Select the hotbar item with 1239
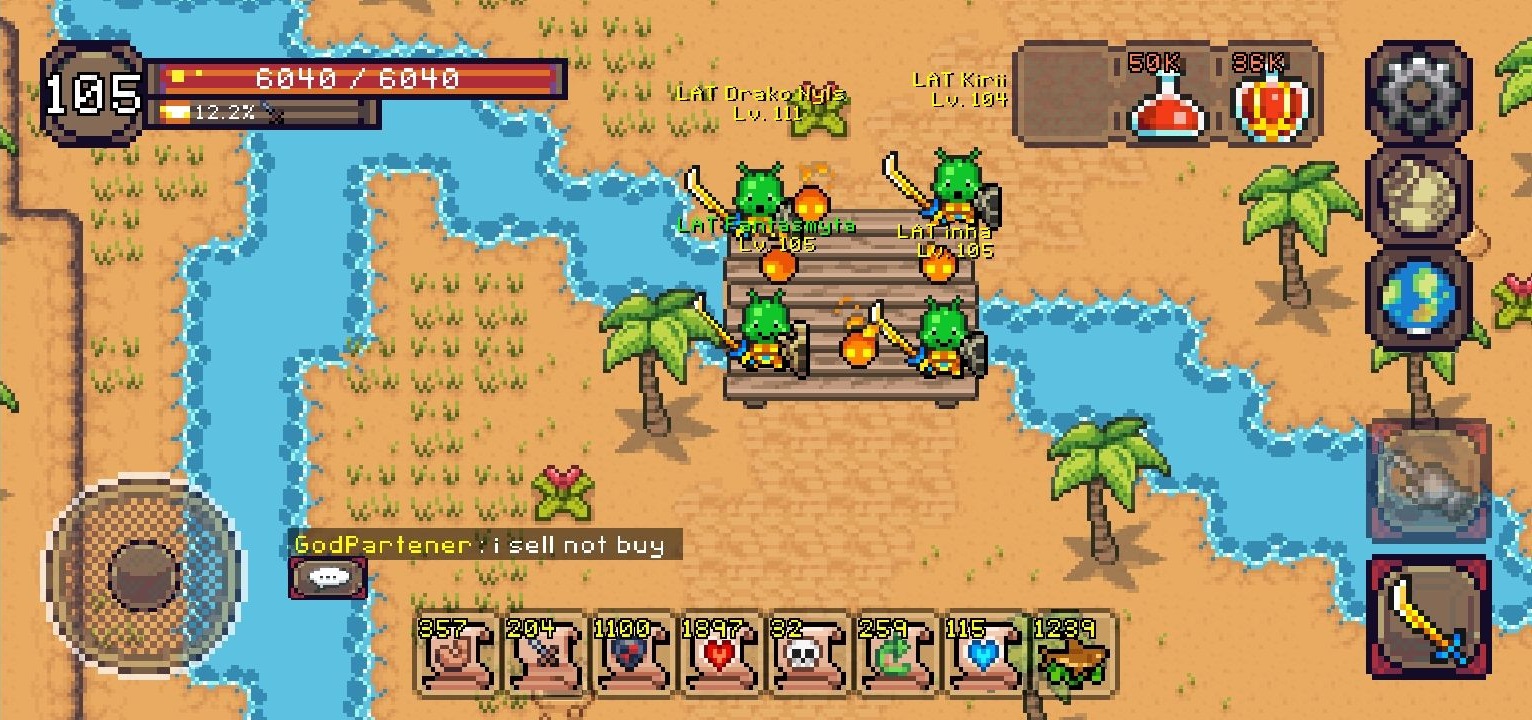The height and width of the screenshot is (720, 1532). tap(1073, 655)
